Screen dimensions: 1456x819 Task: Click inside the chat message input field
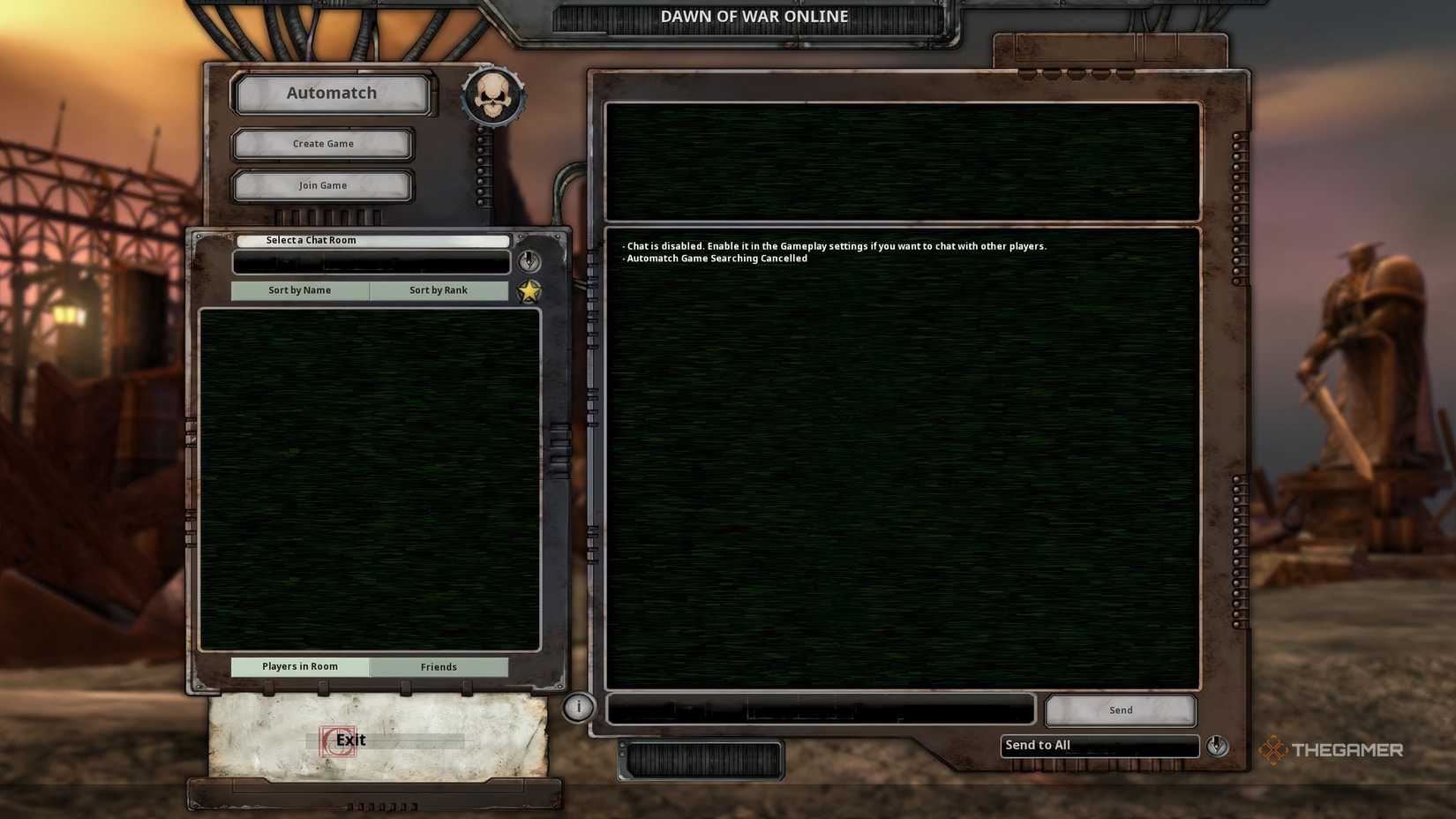click(821, 707)
